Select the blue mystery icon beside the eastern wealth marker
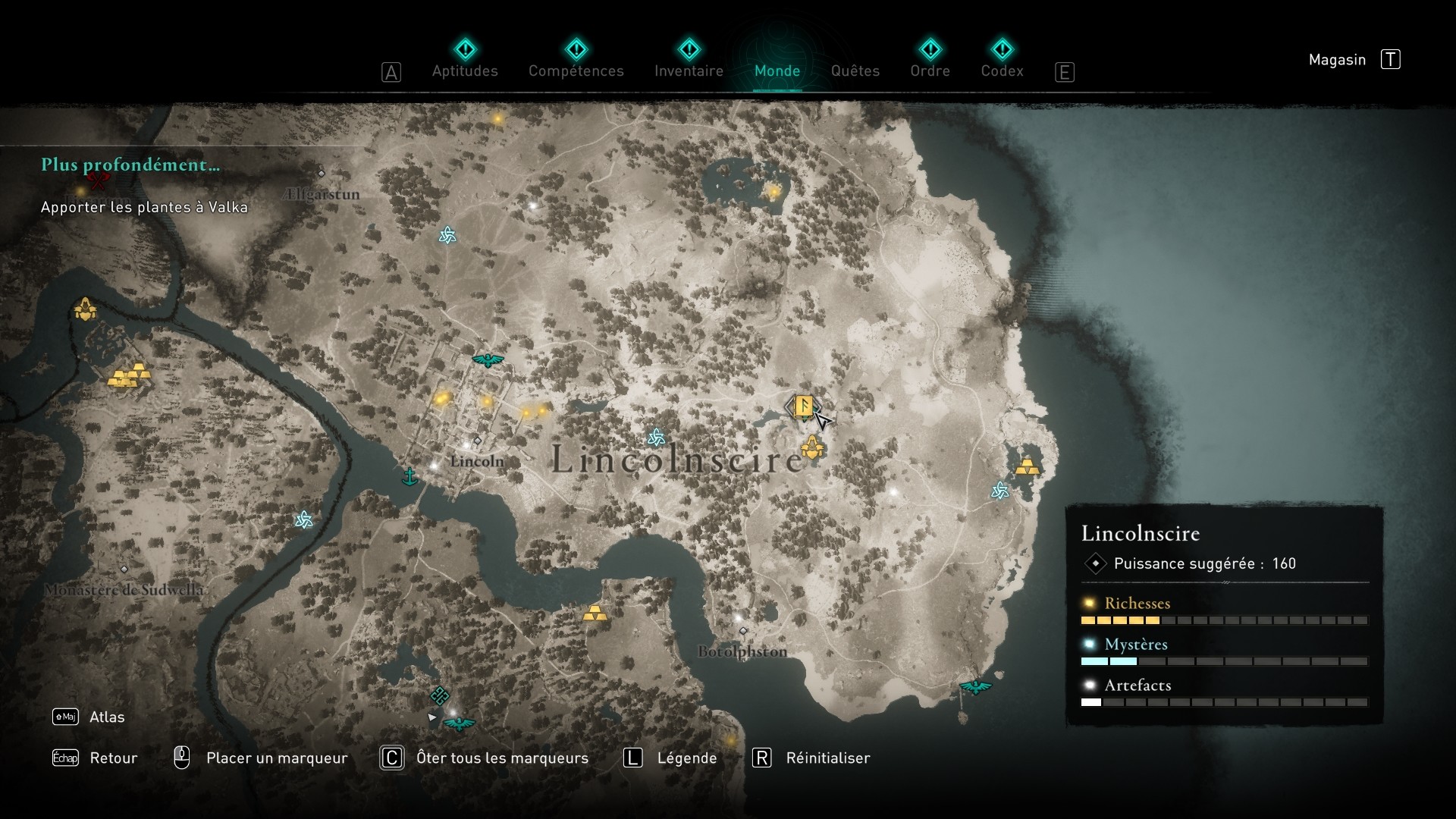 (x=999, y=491)
